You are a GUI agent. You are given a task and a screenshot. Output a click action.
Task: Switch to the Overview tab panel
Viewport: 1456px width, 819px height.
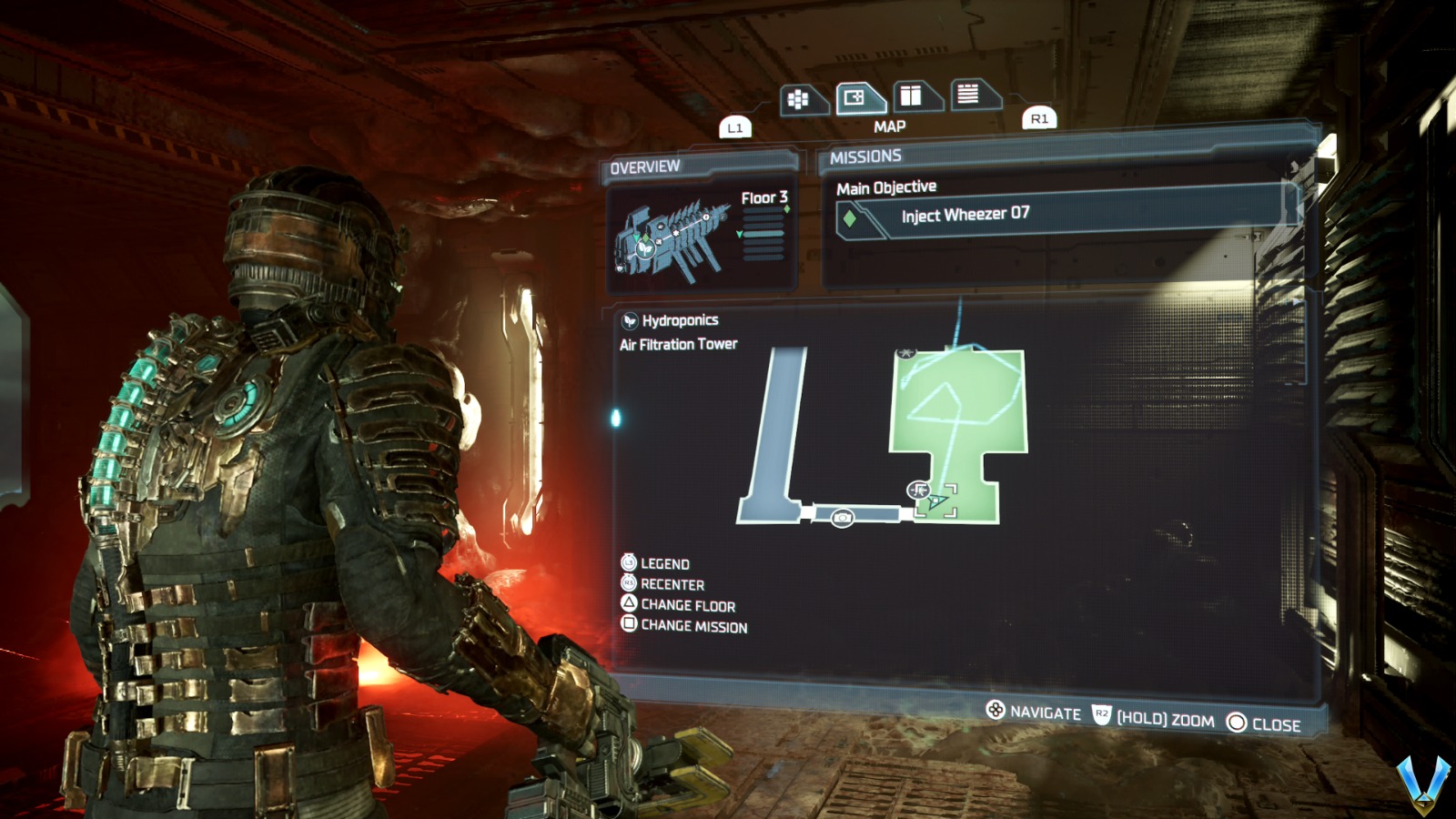tap(649, 166)
